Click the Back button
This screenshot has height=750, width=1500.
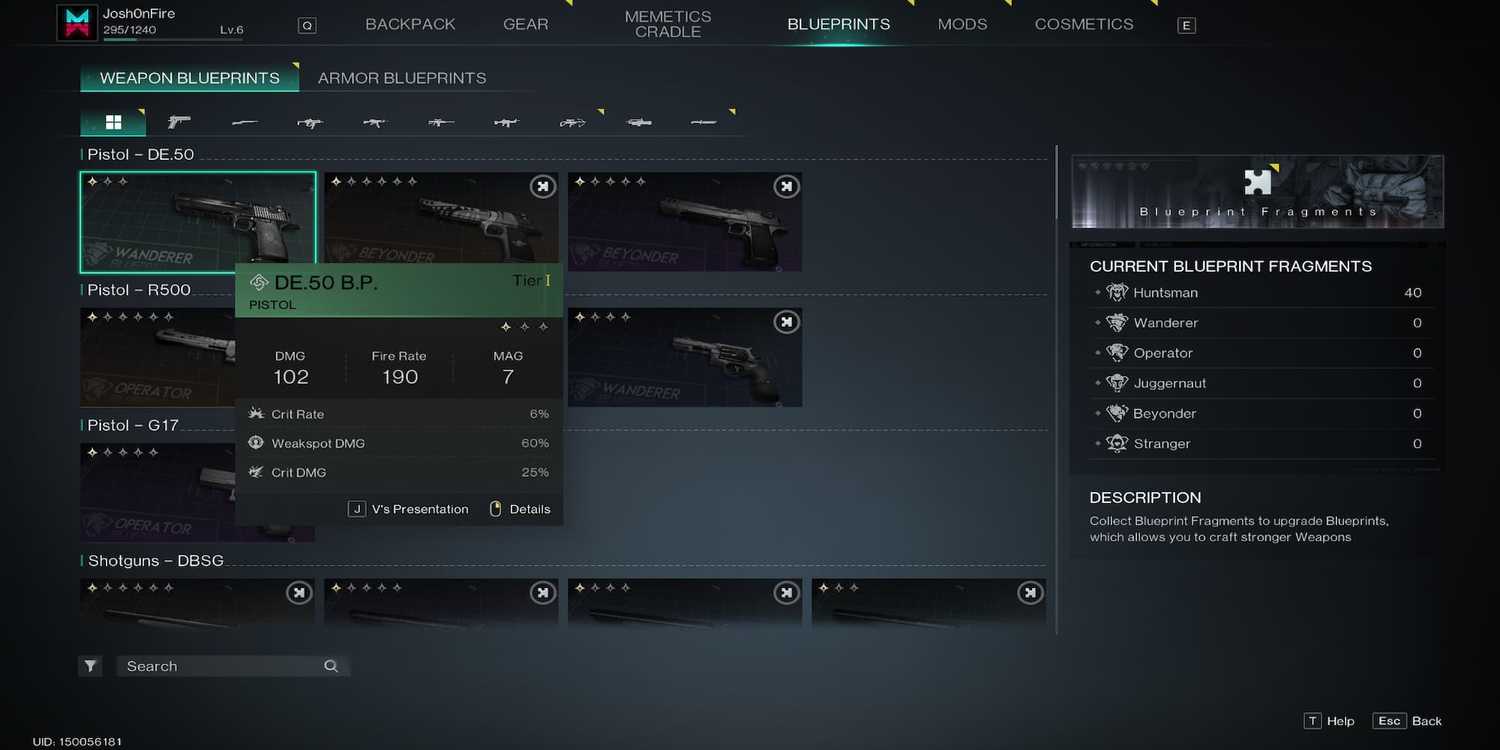tap(1409, 721)
